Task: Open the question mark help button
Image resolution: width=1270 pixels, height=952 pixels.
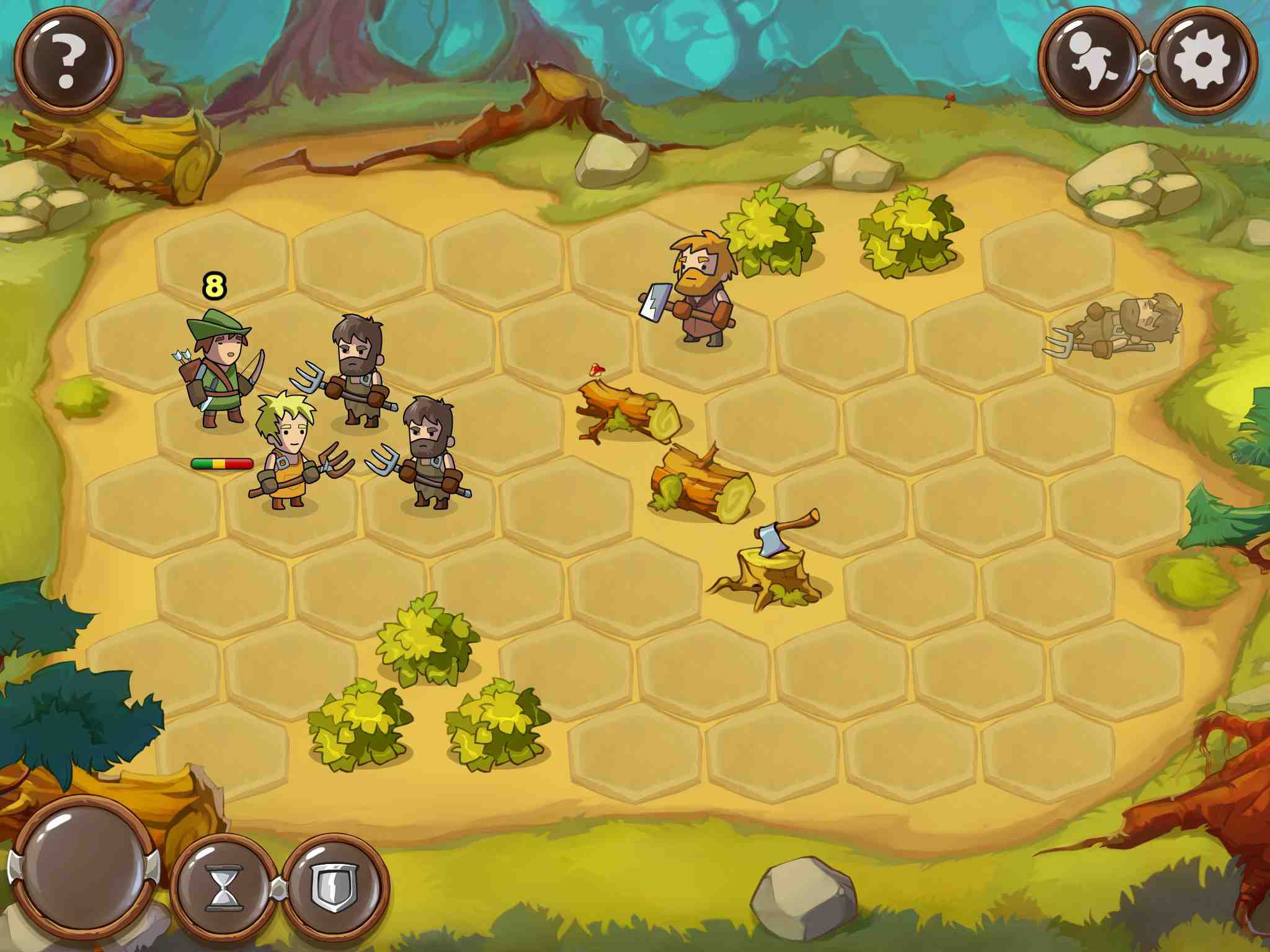Action: point(68,61)
